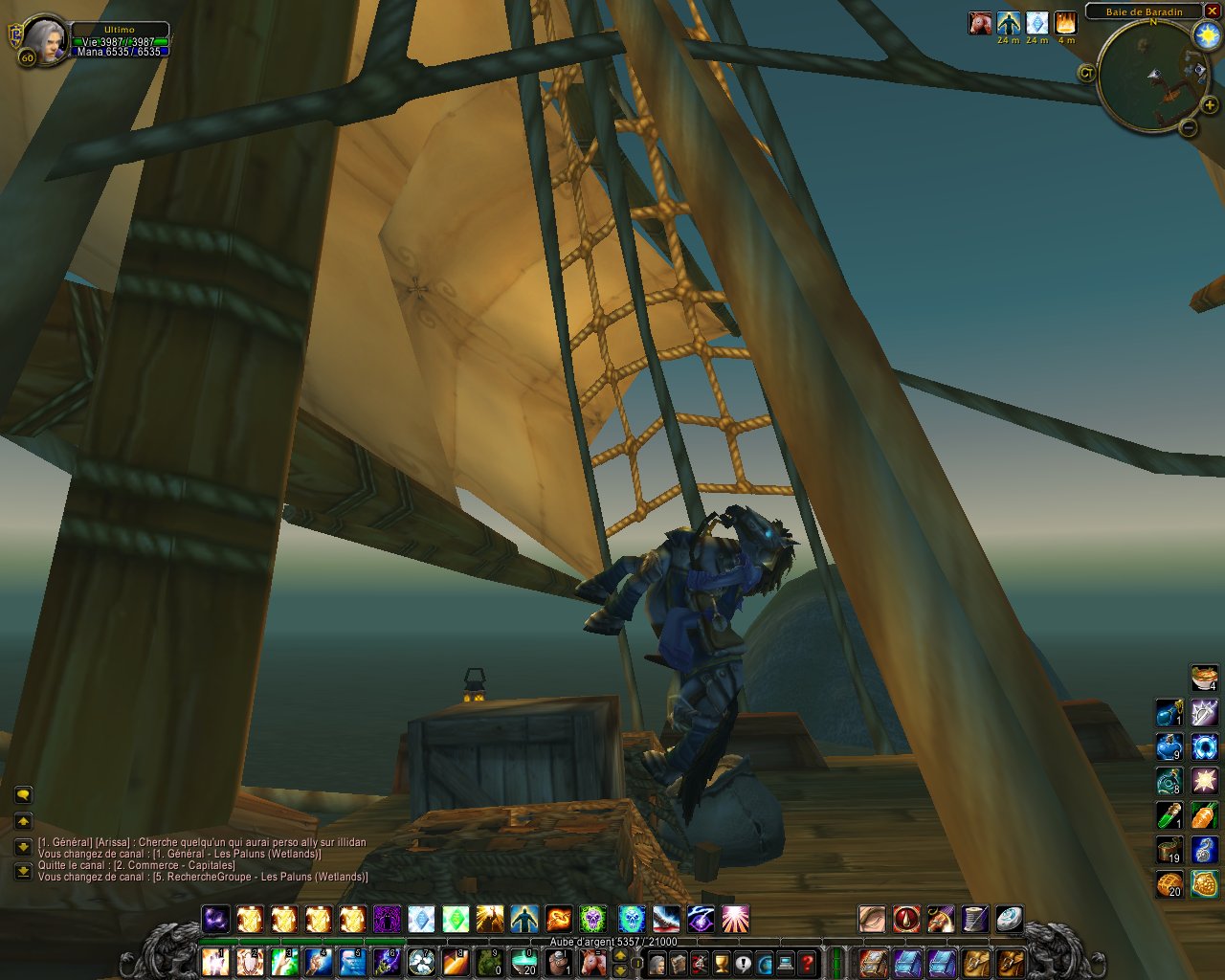Select the horse mount buff icon
Screen dimensions: 1225x980
click(x=980, y=23)
